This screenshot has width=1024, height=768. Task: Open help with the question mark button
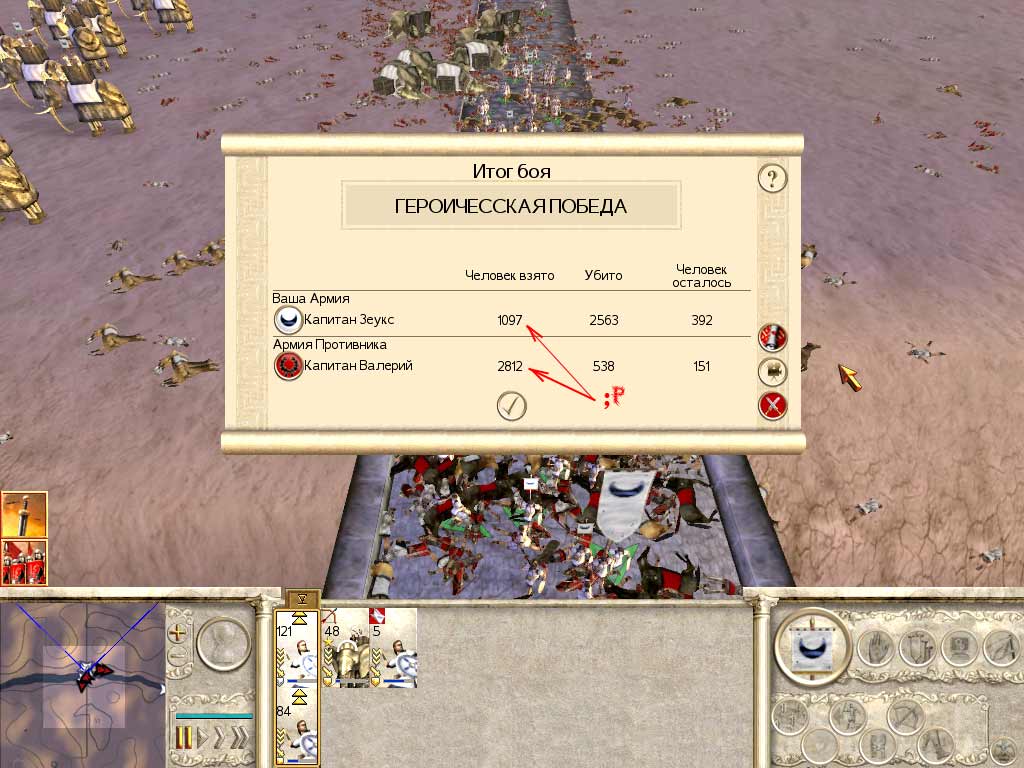(772, 179)
